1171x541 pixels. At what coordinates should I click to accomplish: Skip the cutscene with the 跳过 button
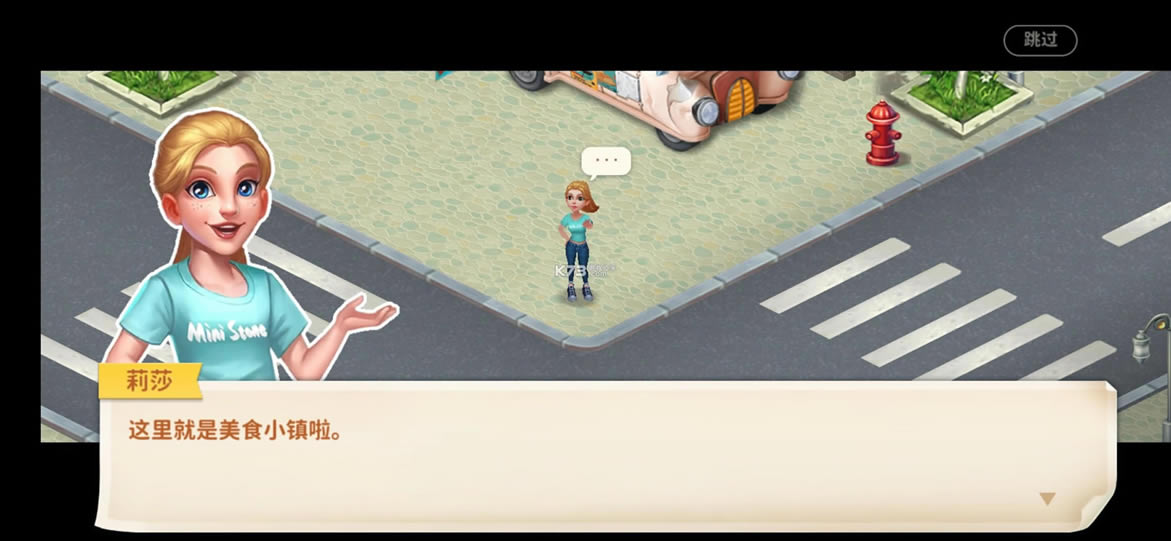click(x=1040, y=40)
